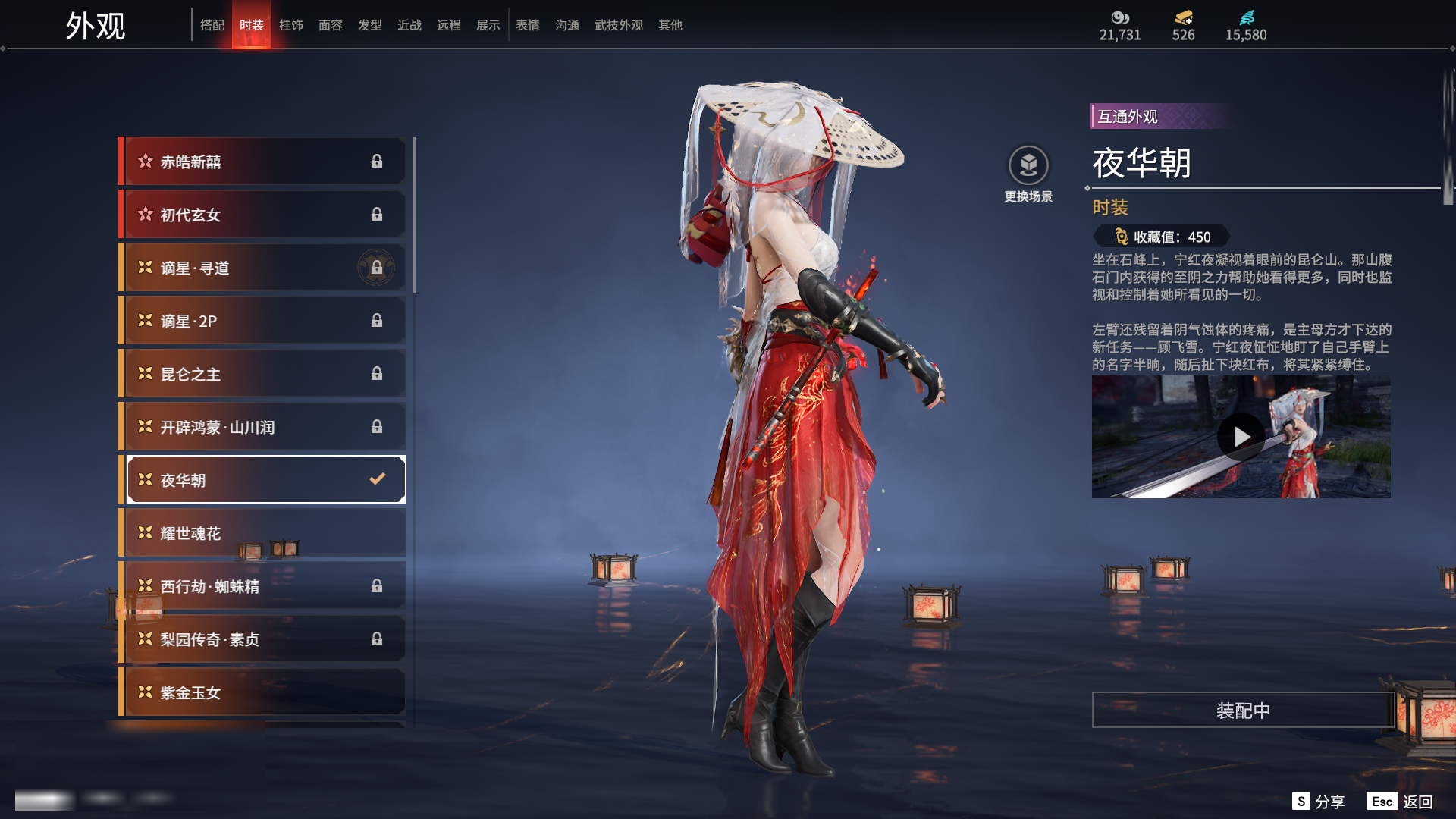The height and width of the screenshot is (819, 1456).
Task: Open the 挂饰 accessories tab
Action: [291, 25]
